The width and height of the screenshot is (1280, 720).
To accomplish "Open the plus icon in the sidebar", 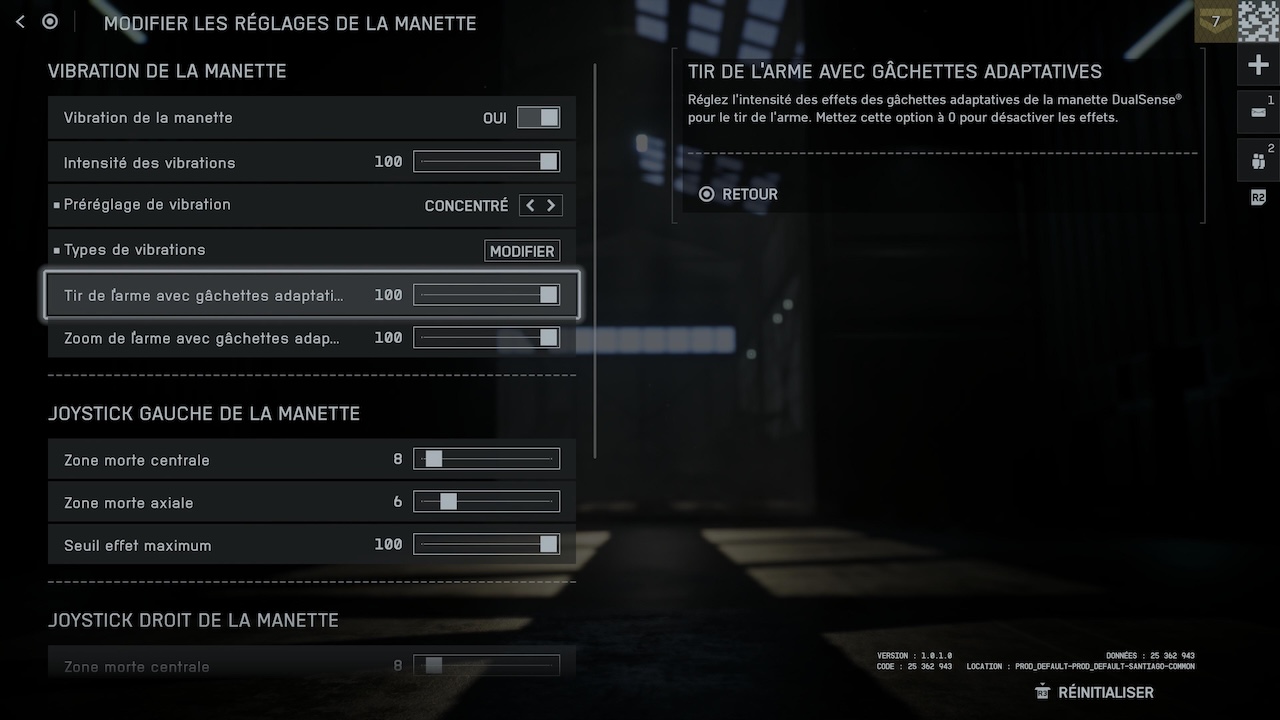I will click(1258, 66).
